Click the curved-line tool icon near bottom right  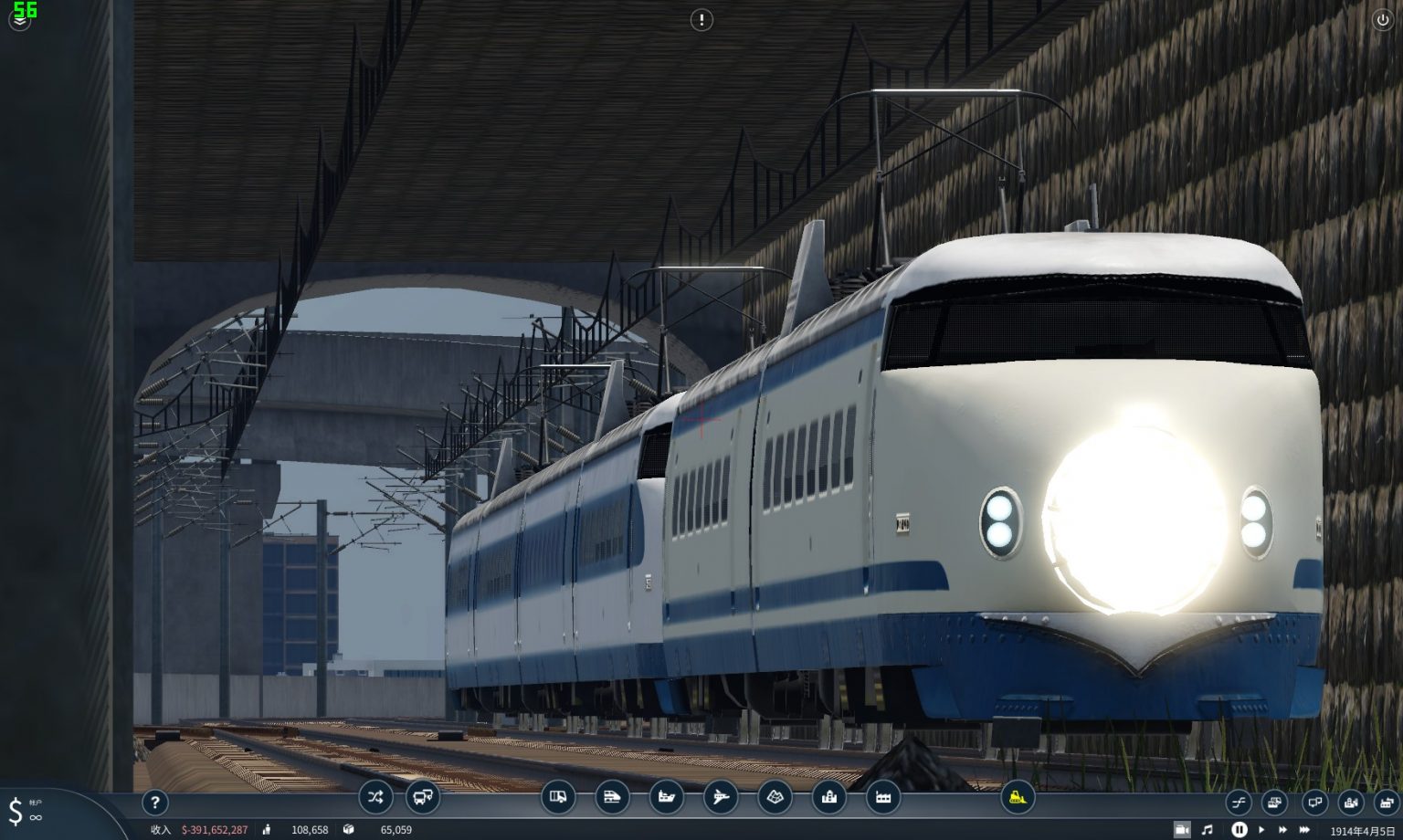1238,802
